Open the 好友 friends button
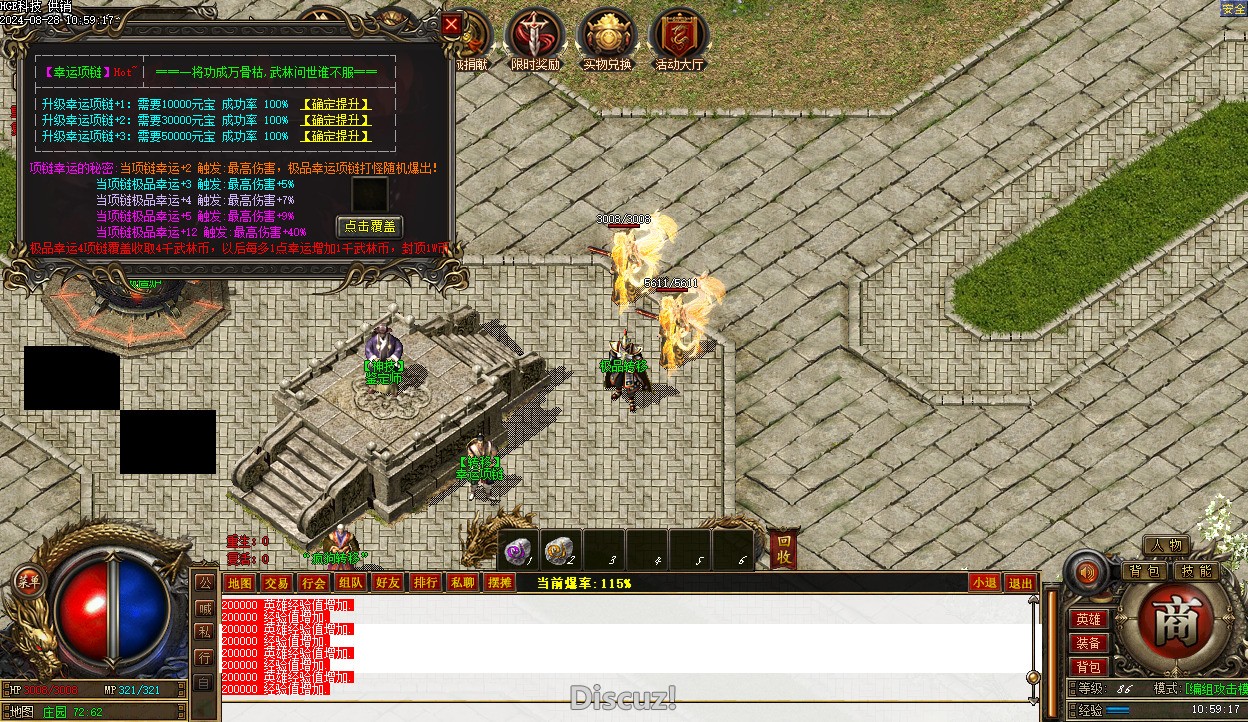 tap(387, 583)
